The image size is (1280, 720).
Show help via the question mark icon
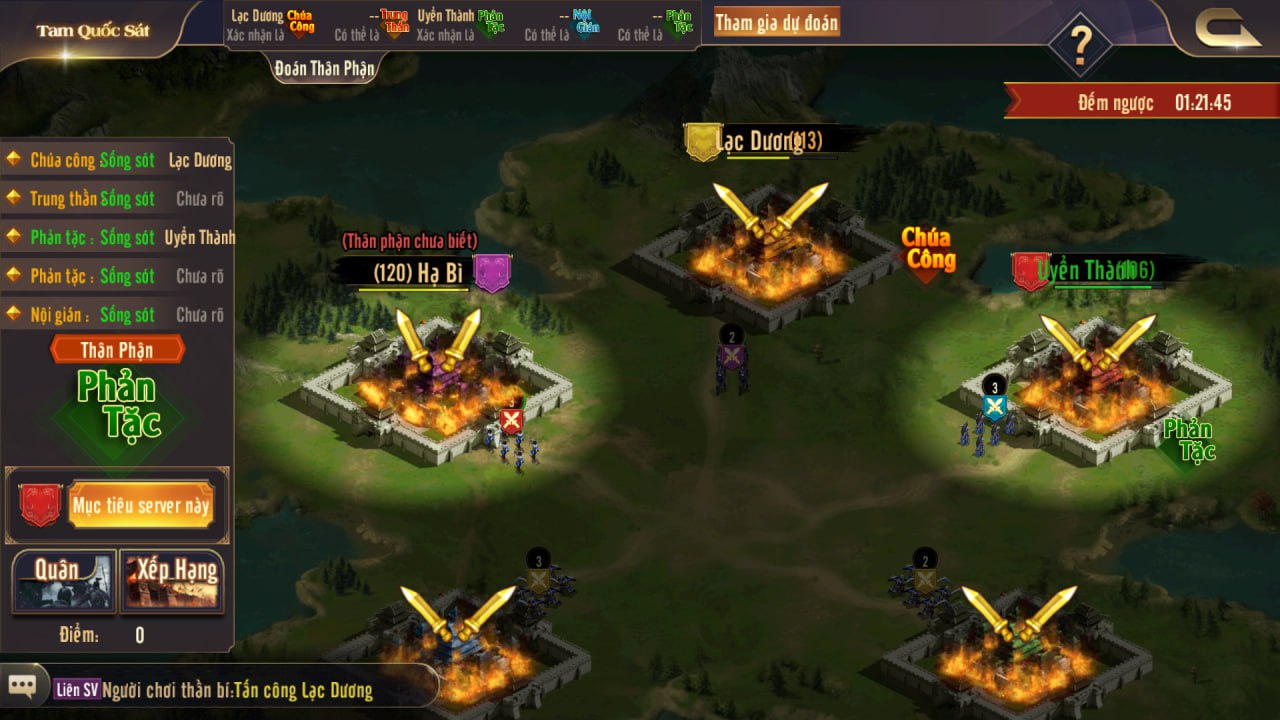click(1080, 44)
